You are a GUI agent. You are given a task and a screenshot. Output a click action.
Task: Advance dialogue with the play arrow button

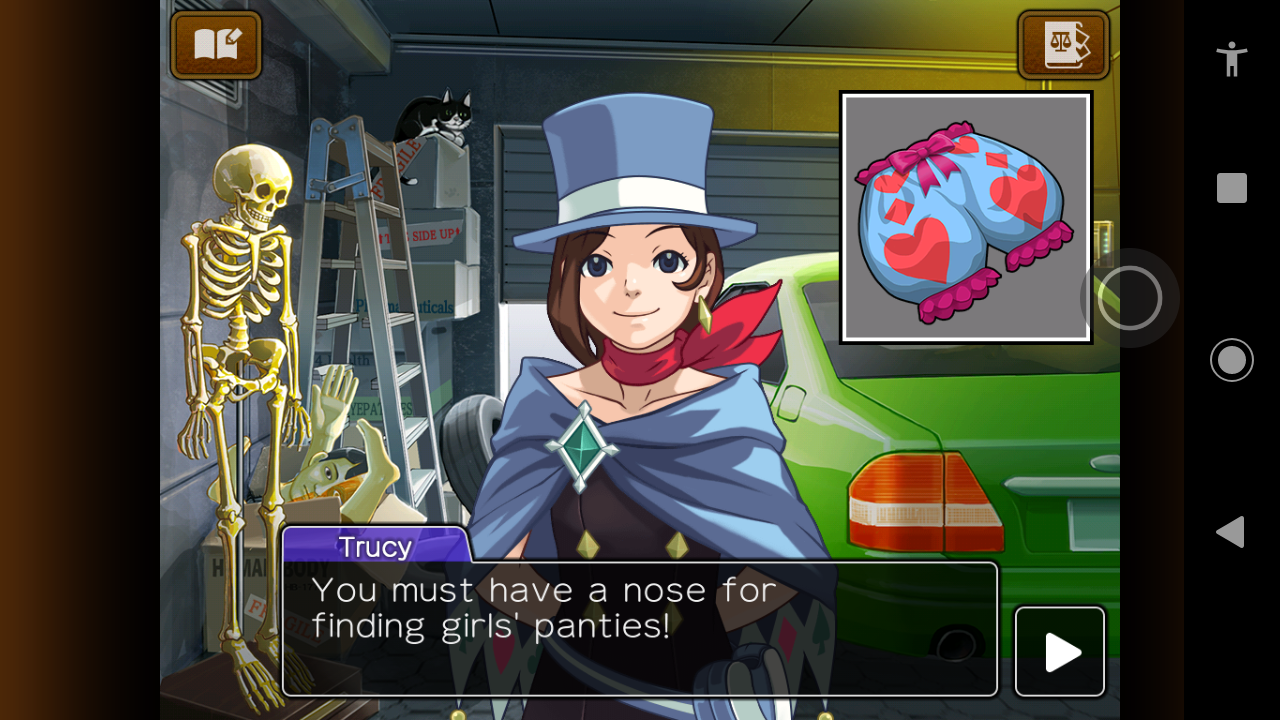click(x=1060, y=652)
